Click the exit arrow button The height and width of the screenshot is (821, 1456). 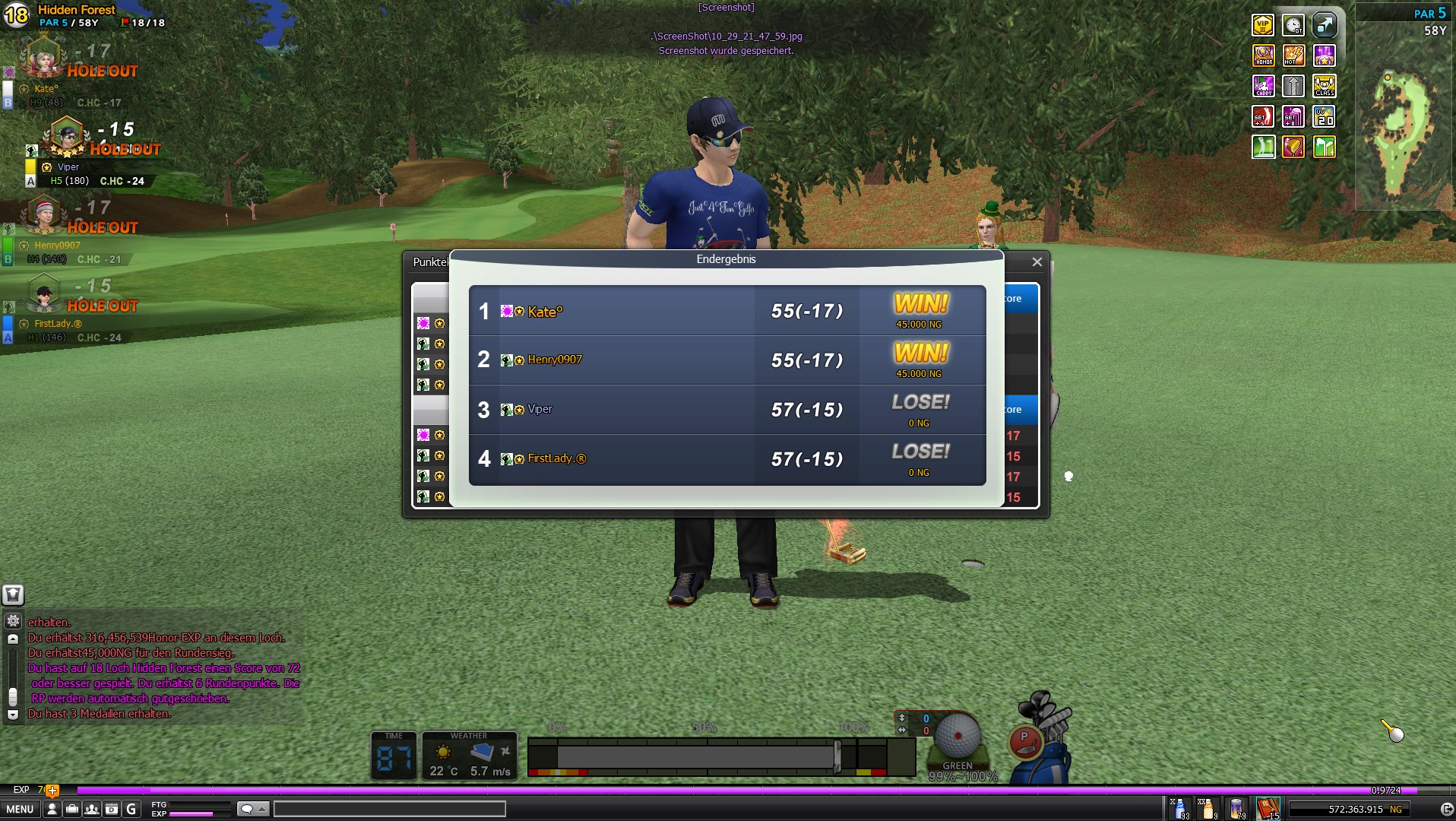1446,809
